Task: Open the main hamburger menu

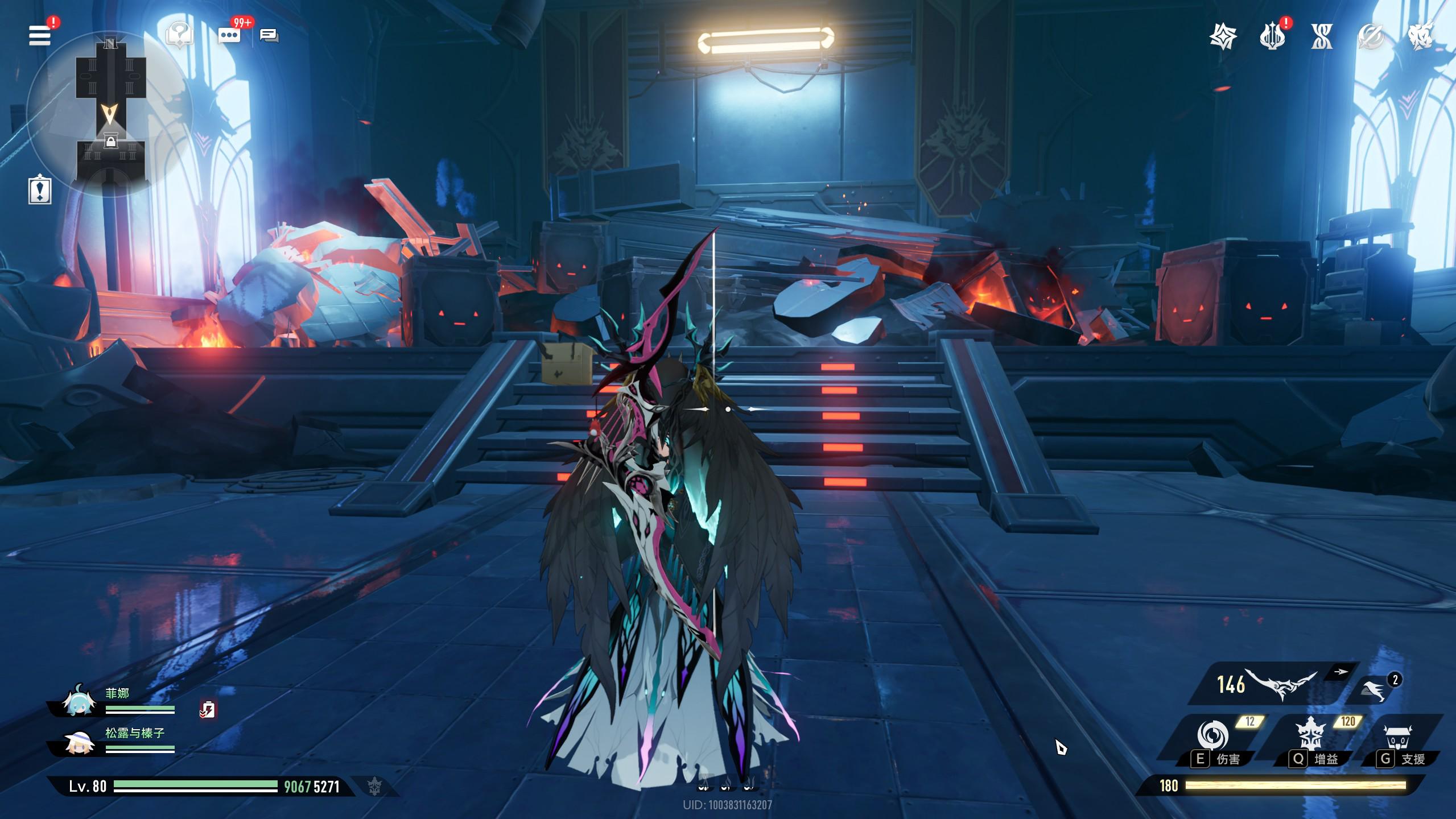Action: pos(40,35)
